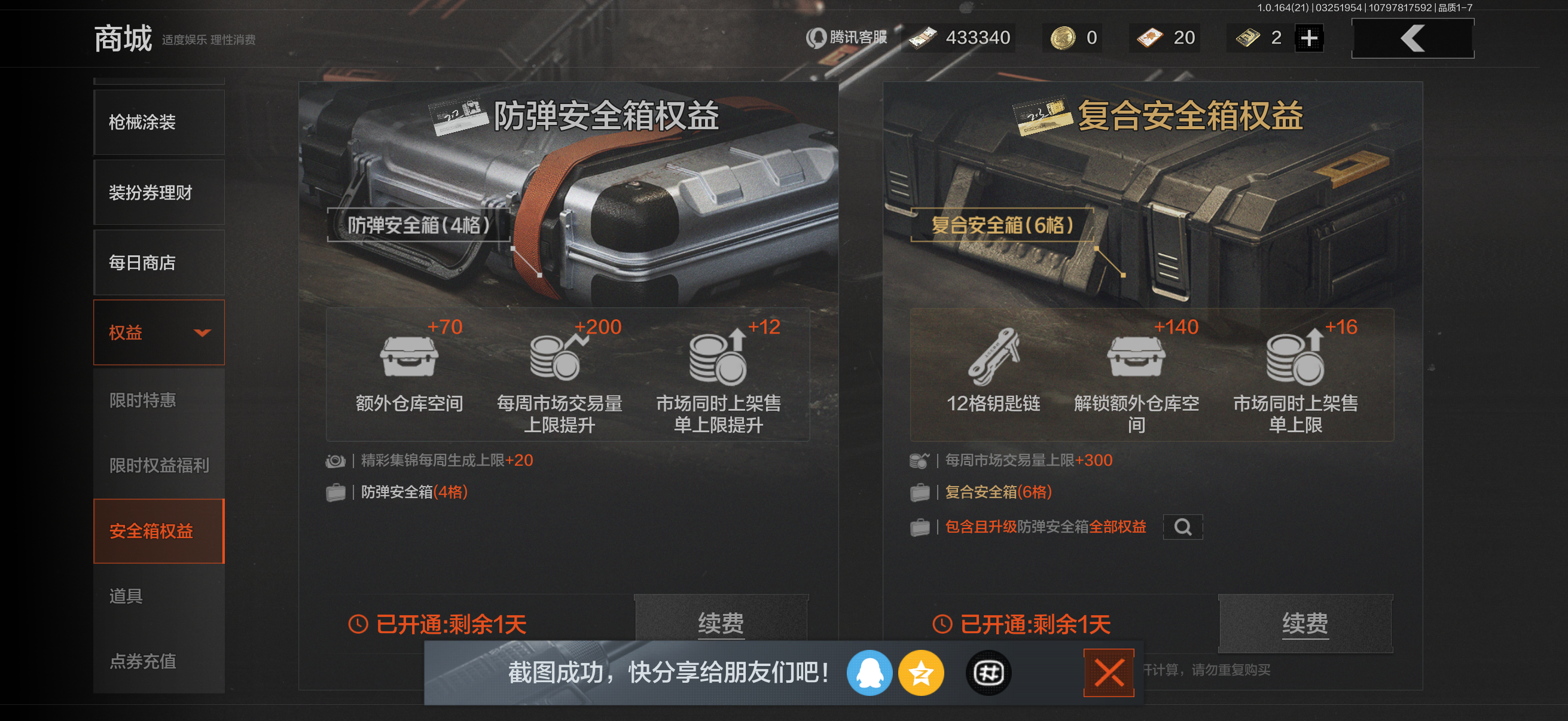Collapse the 权益 section chevron
Image resolution: width=1568 pixels, height=721 pixels.
click(204, 332)
